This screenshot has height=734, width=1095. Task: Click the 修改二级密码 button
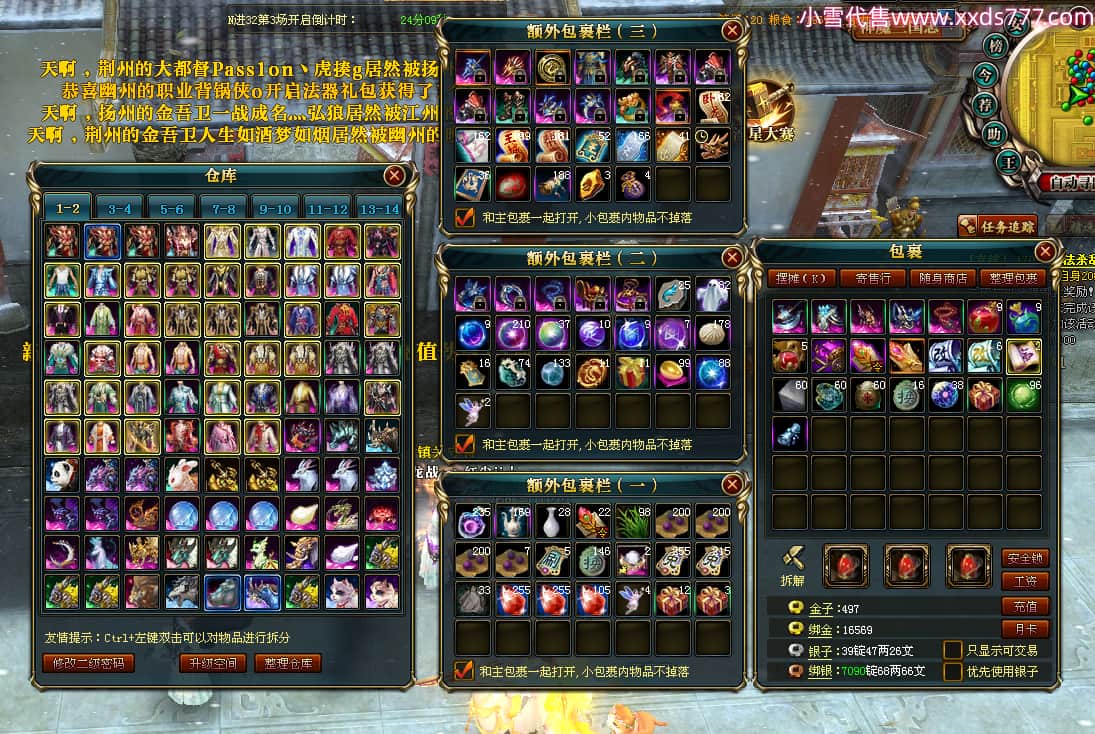coord(88,663)
